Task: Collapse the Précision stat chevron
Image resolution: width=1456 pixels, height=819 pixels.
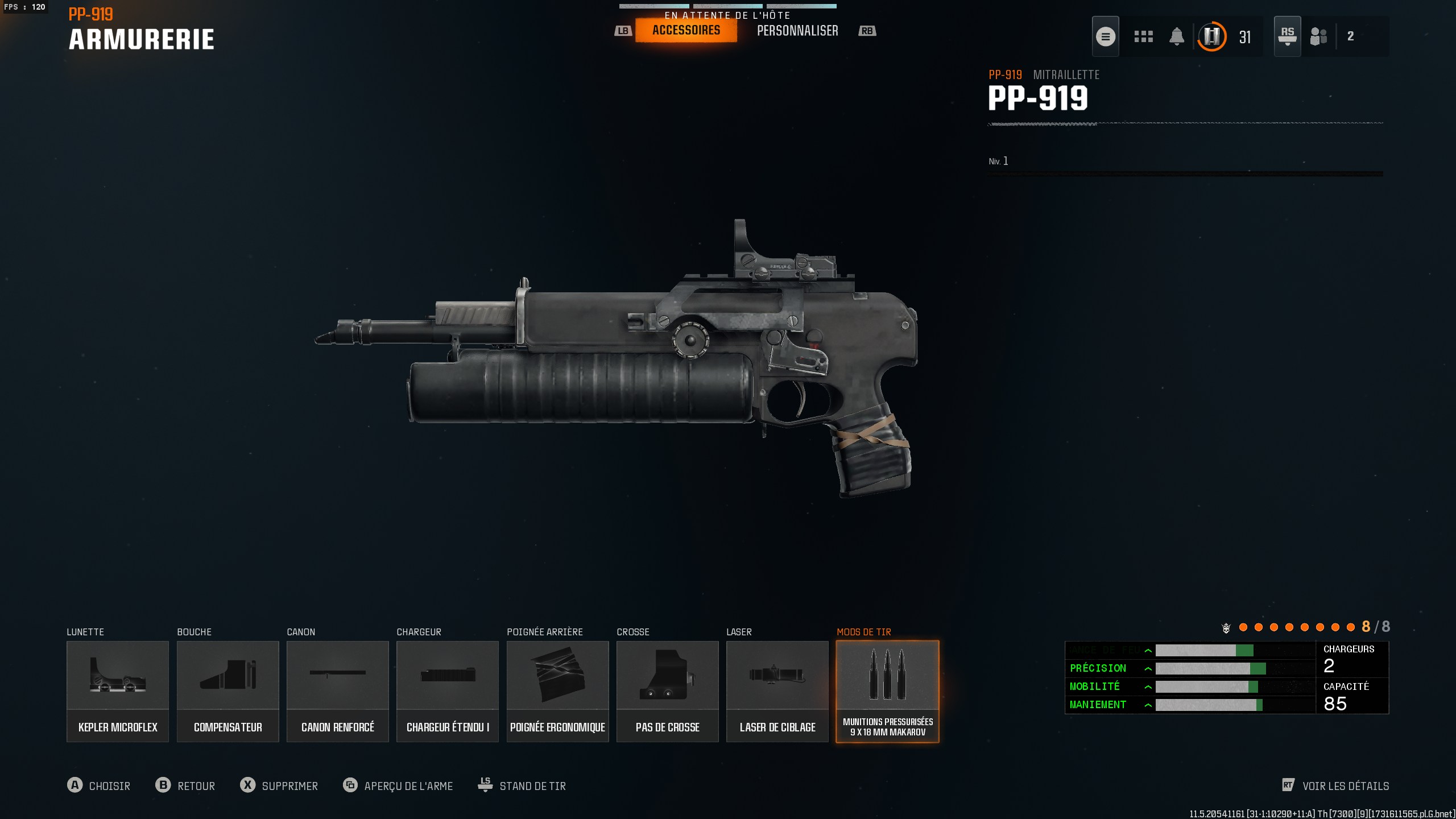Action: tap(1149, 668)
